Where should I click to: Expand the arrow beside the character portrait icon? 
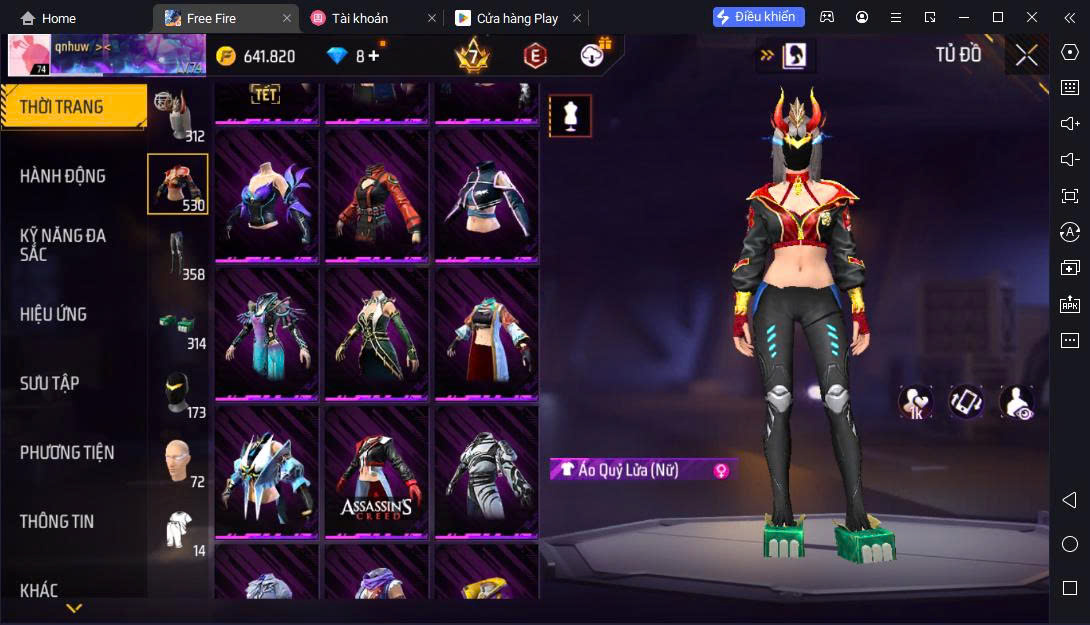tap(767, 56)
